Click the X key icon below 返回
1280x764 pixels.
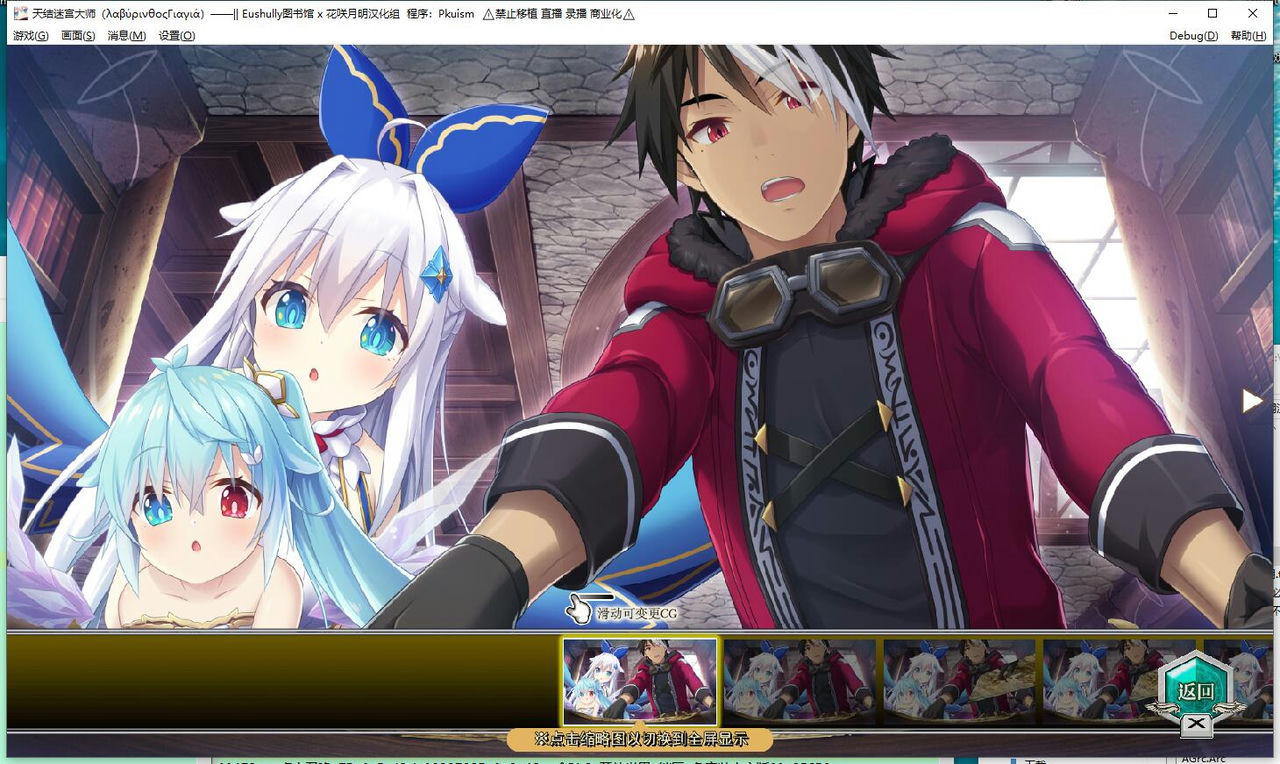click(1195, 722)
